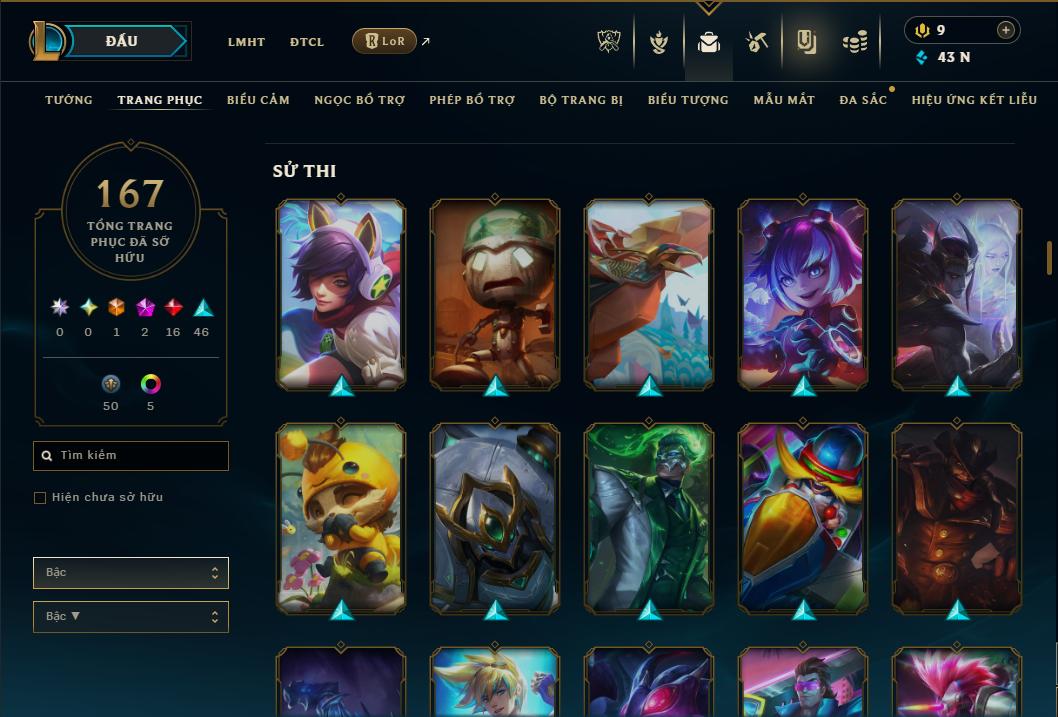Go to the PHÉP BỔ TRỢ tab
The height and width of the screenshot is (717, 1058).
[472, 100]
